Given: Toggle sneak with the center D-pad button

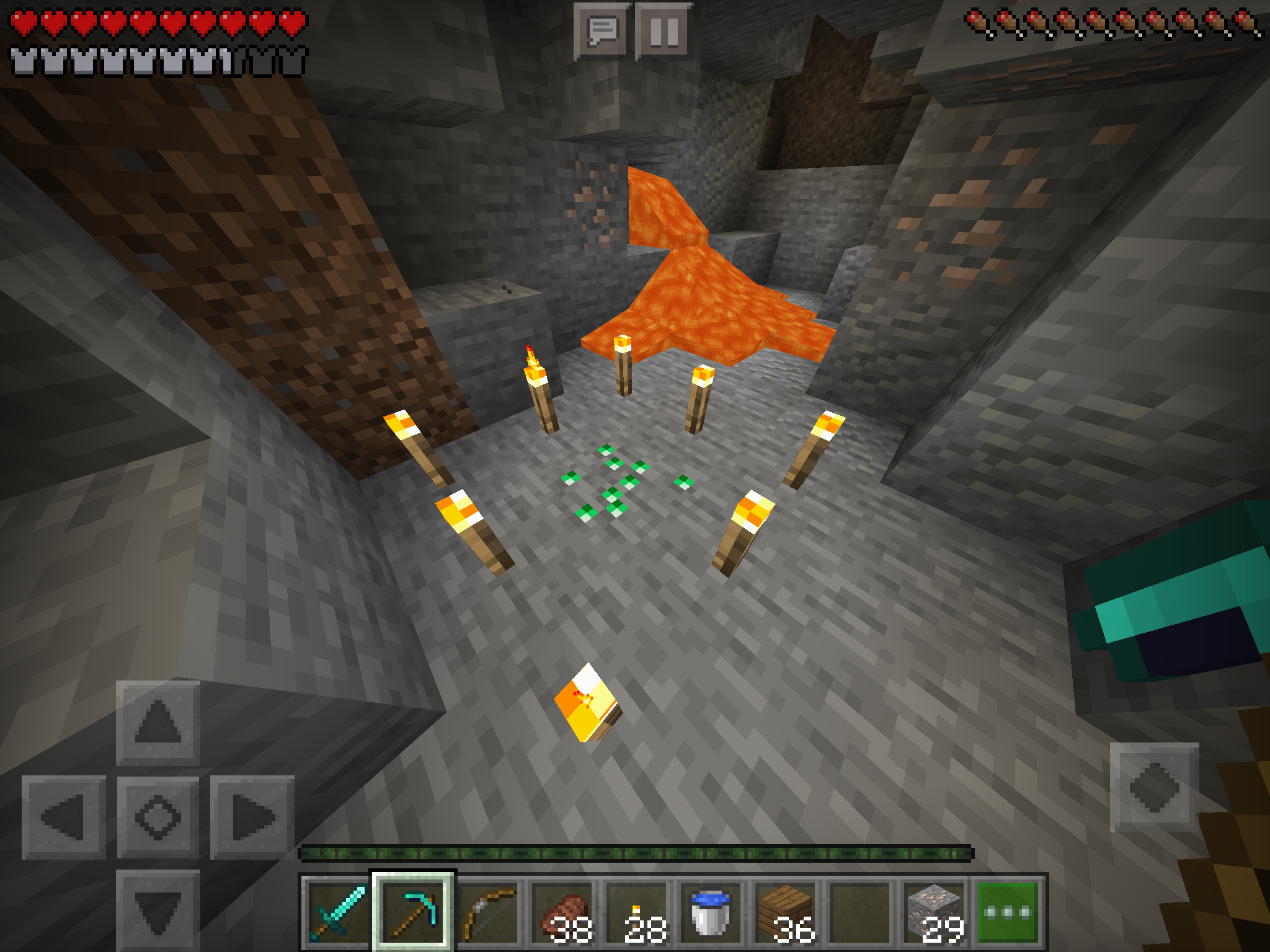Looking at the screenshot, I should [158, 818].
